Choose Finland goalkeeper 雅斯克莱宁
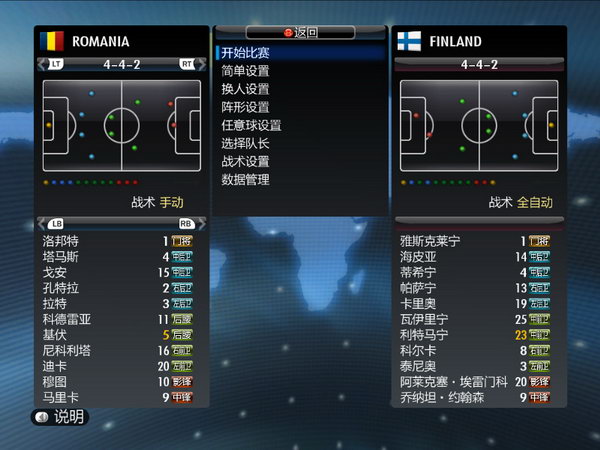 pyautogui.click(x=432, y=241)
